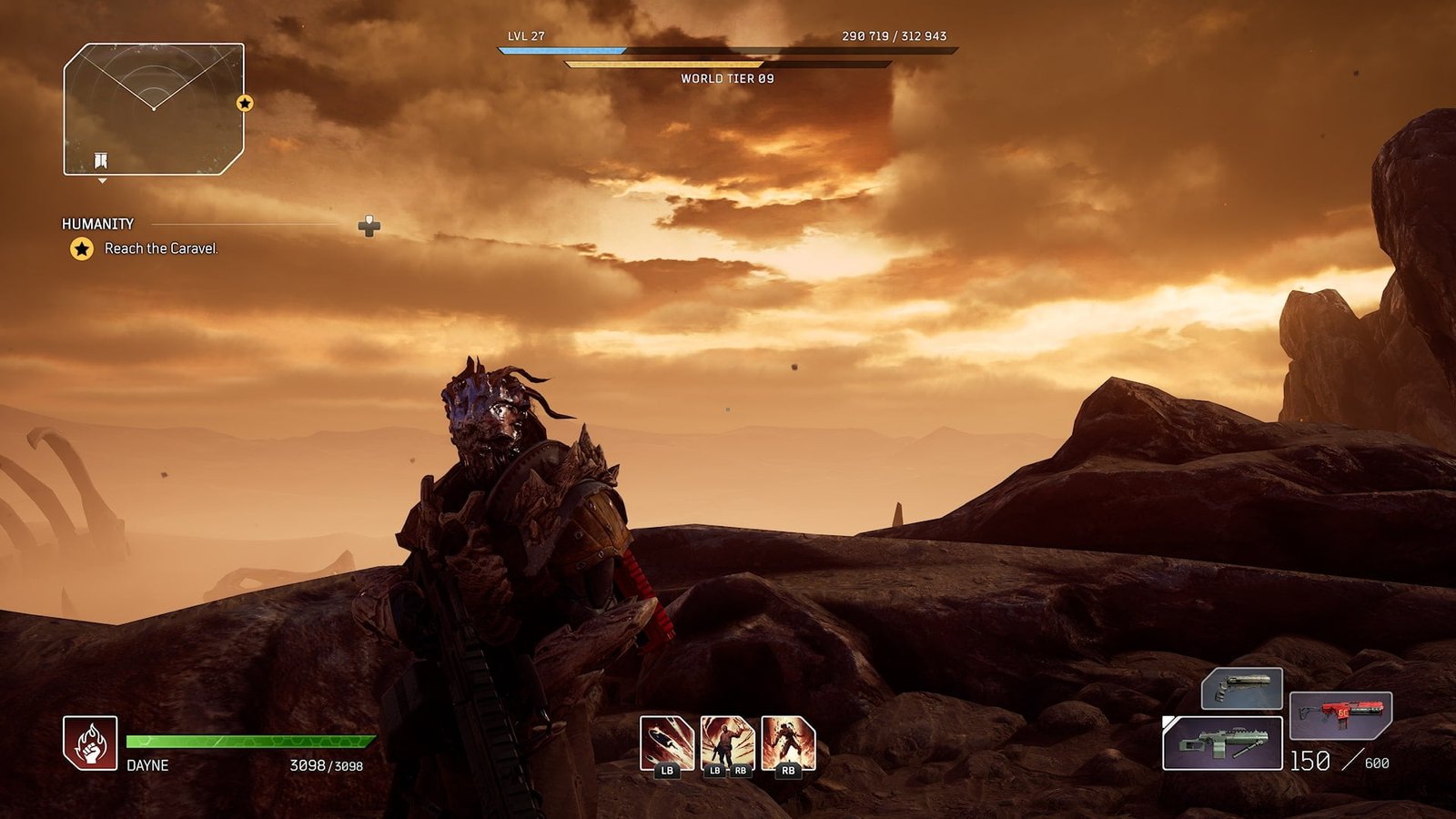
Task: Click the flaming fist class icon
Action: coord(90,743)
